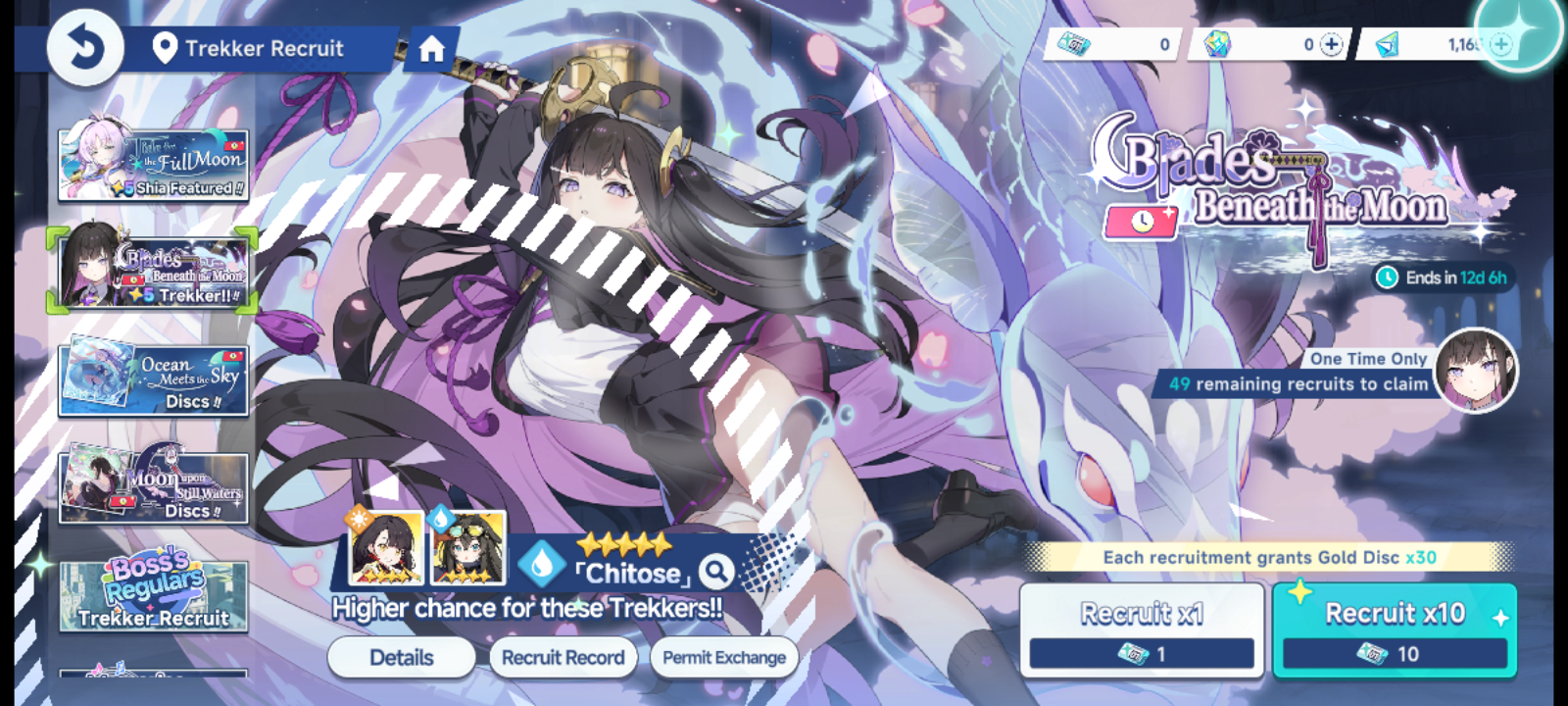The height and width of the screenshot is (706, 1568).
Task: View the Recruit Record
Action: pos(563,657)
